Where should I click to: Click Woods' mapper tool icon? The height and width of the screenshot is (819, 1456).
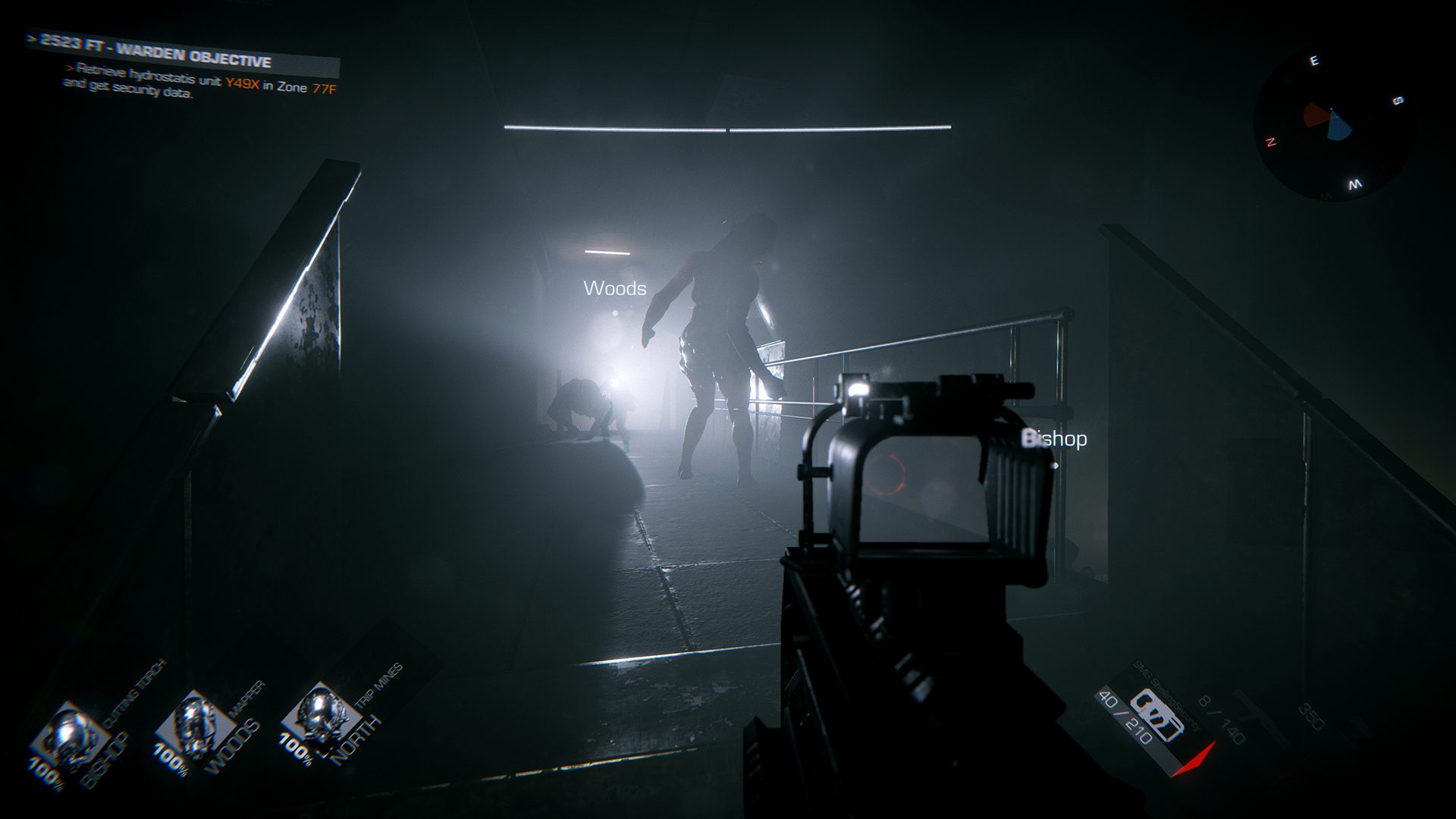pos(193,717)
